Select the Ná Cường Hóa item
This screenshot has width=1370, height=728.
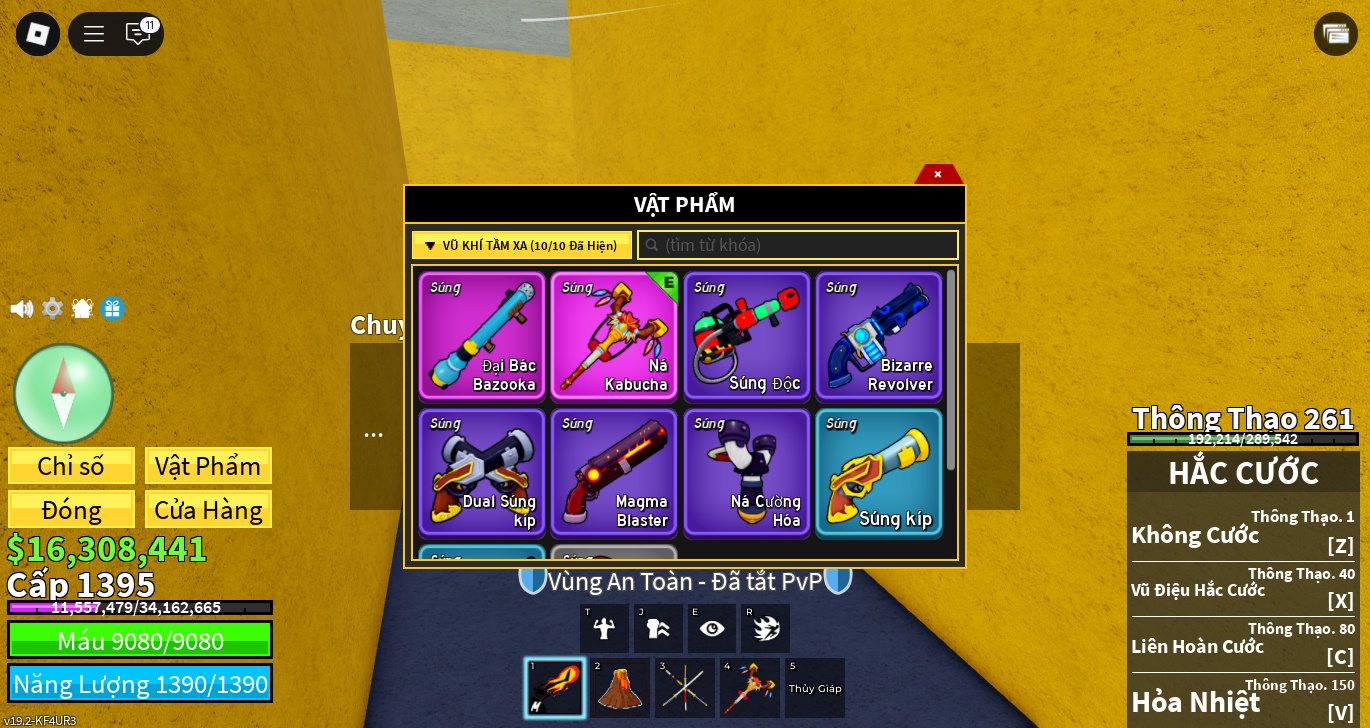click(x=746, y=472)
